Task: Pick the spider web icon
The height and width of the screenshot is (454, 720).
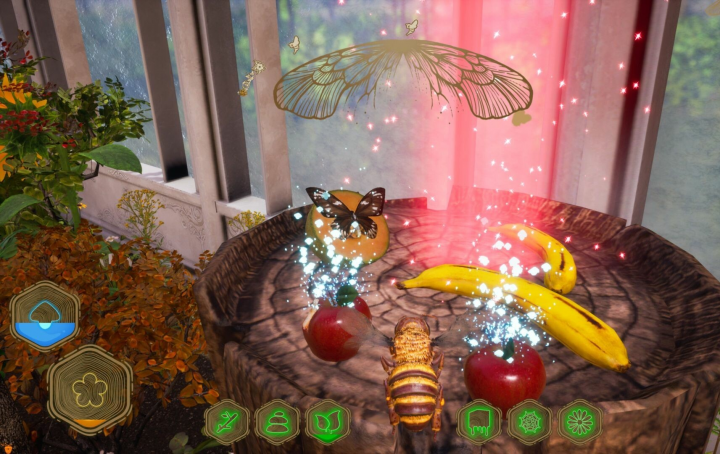Action: tap(529, 422)
